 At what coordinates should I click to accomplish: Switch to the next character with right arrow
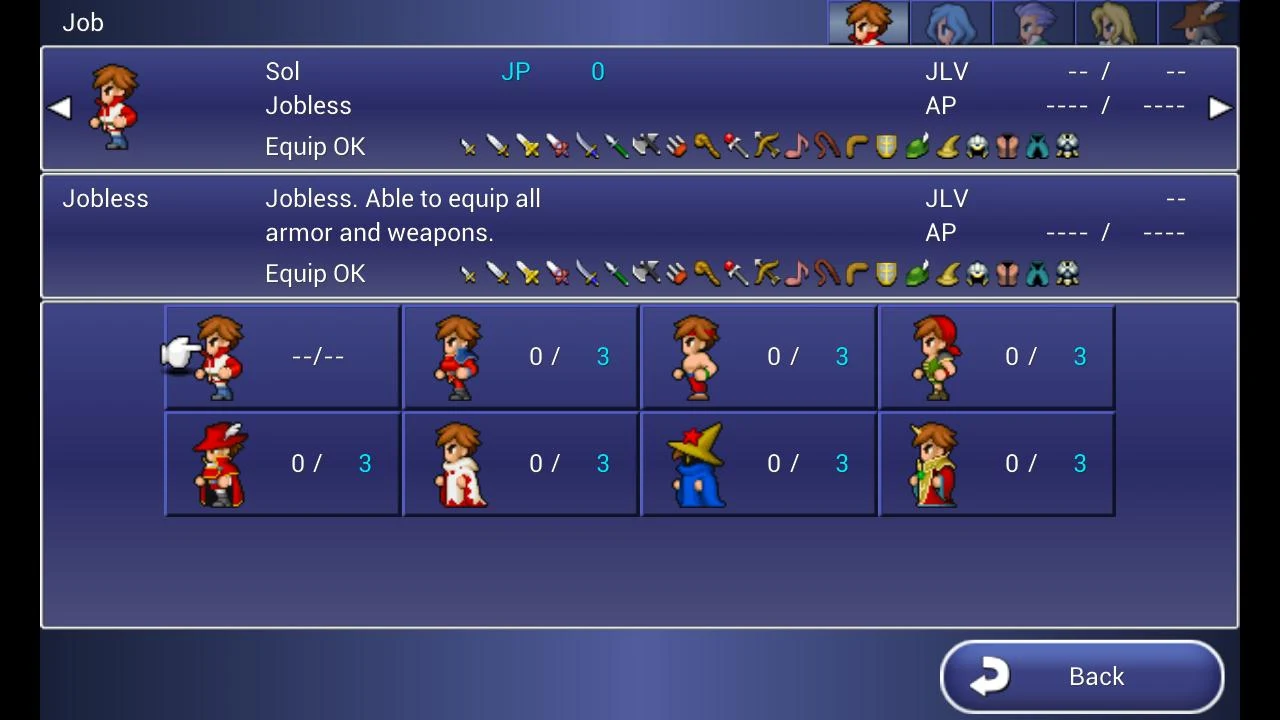[1219, 108]
